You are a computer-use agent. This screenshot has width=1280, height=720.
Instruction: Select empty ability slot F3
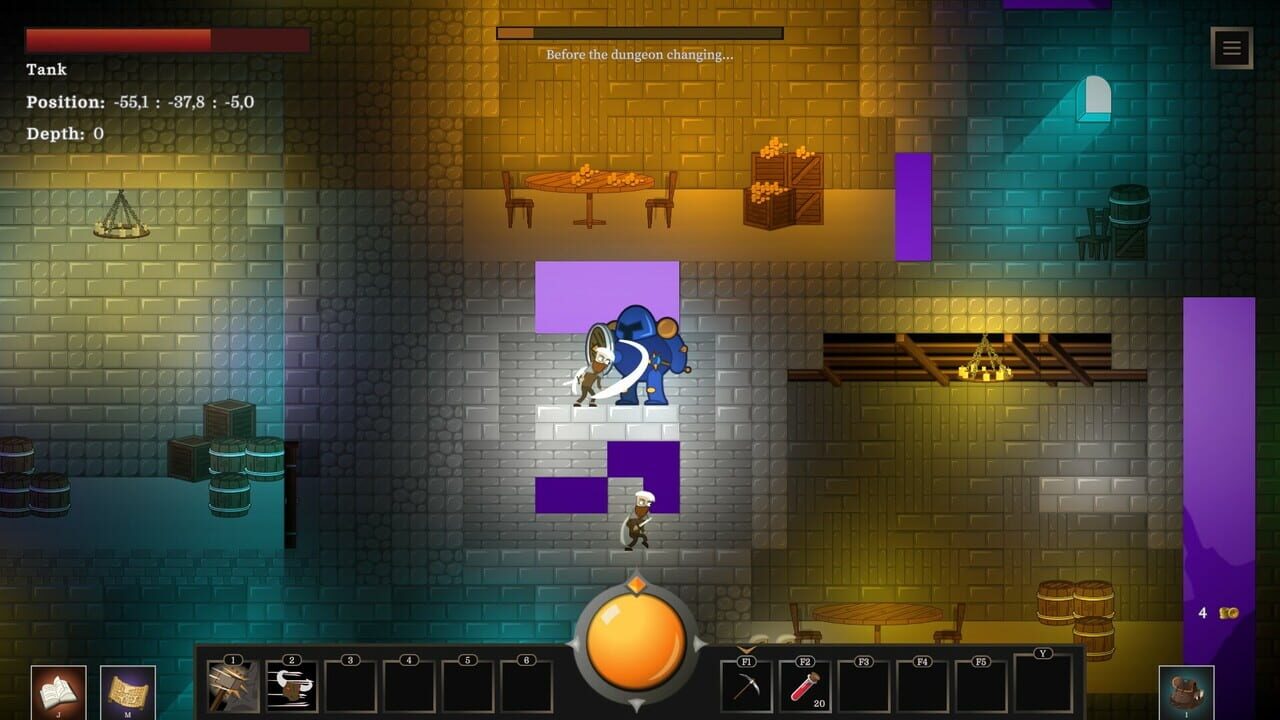point(863,688)
